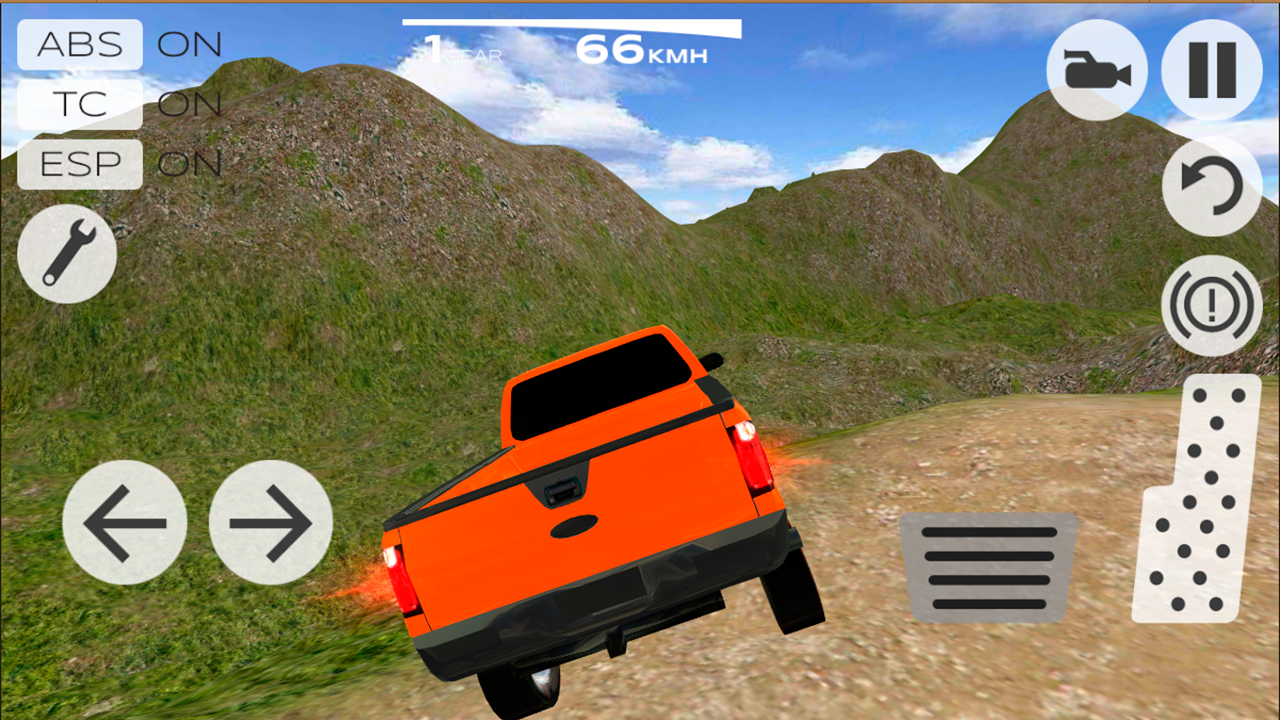1280x720 pixels.
Task: Open the wrench settings button
Action: pos(67,254)
